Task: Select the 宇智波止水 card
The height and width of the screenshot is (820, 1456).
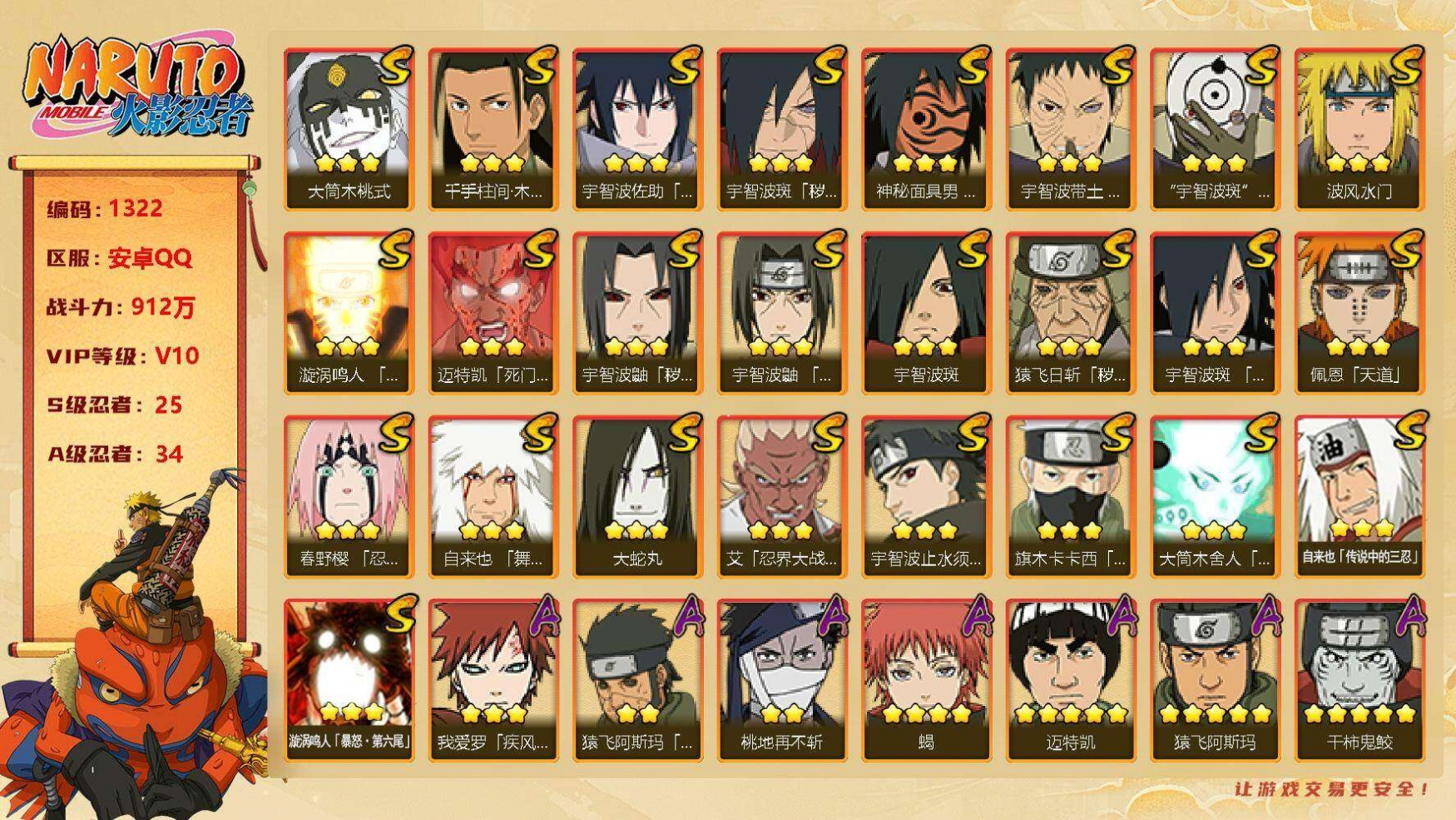Action: pyautogui.click(x=926, y=495)
